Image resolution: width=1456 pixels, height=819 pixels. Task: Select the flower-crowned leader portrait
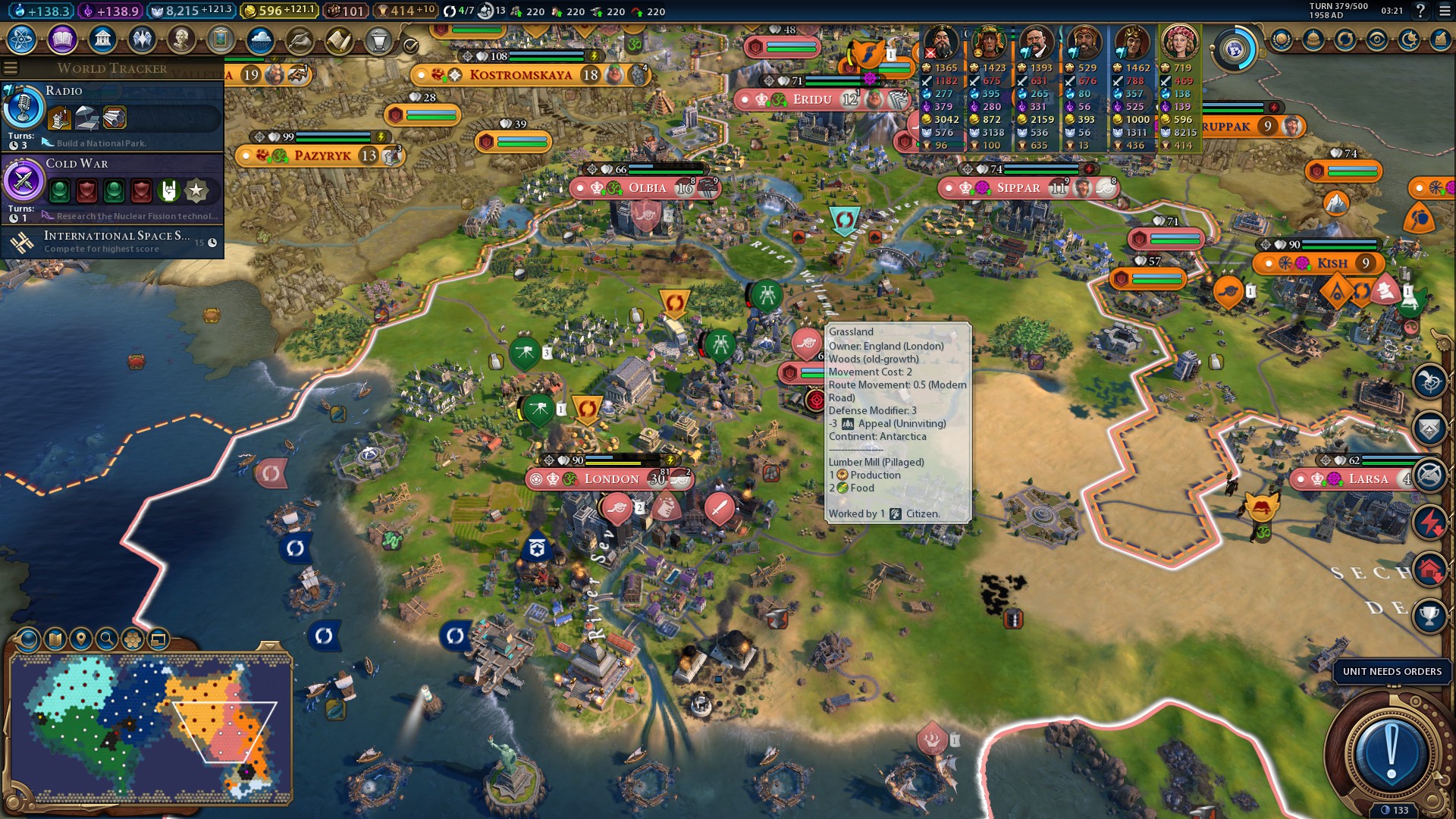[1179, 42]
